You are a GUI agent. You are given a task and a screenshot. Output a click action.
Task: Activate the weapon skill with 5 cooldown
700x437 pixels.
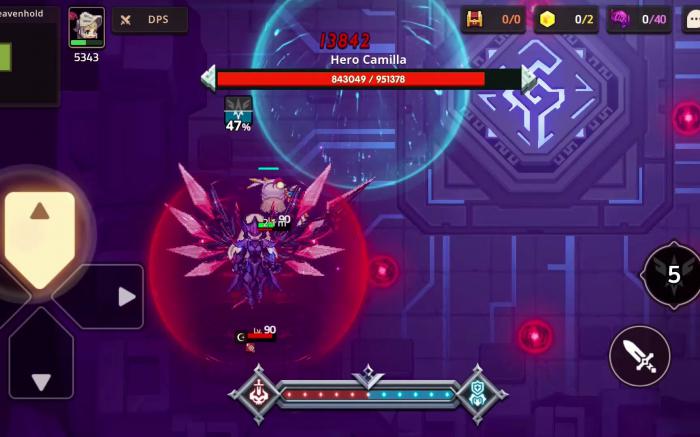point(671,275)
